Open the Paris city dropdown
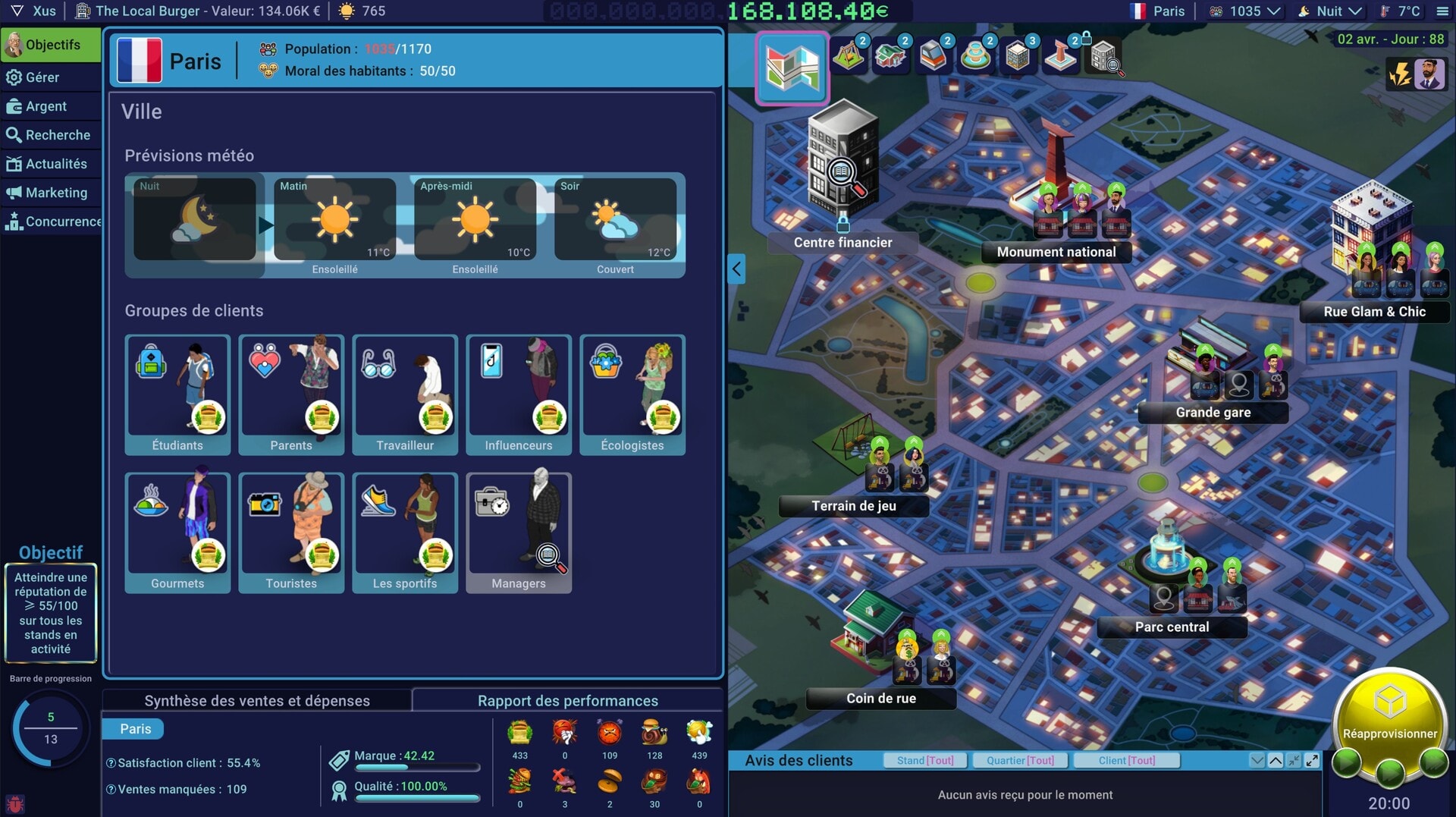The width and height of the screenshot is (1456, 817). coord(1158,11)
